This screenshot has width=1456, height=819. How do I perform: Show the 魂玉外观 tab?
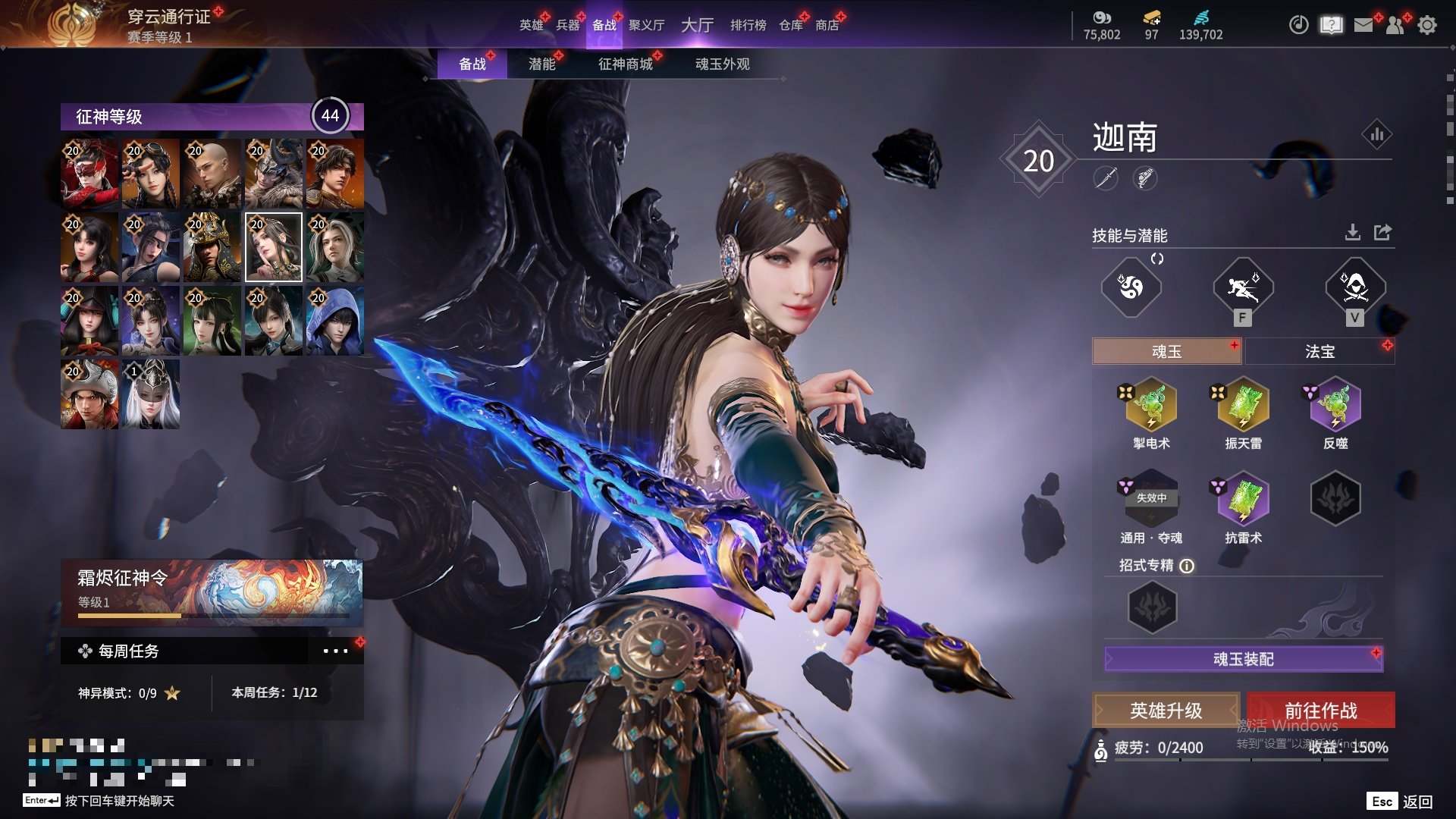[722, 64]
